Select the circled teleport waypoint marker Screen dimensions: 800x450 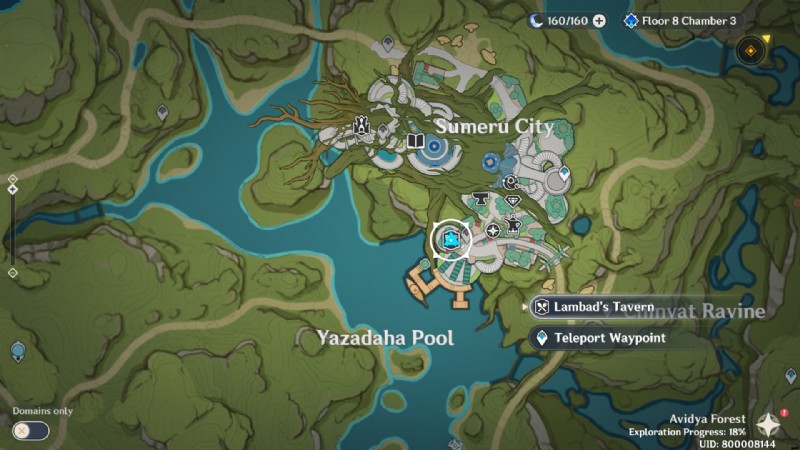click(x=451, y=239)
